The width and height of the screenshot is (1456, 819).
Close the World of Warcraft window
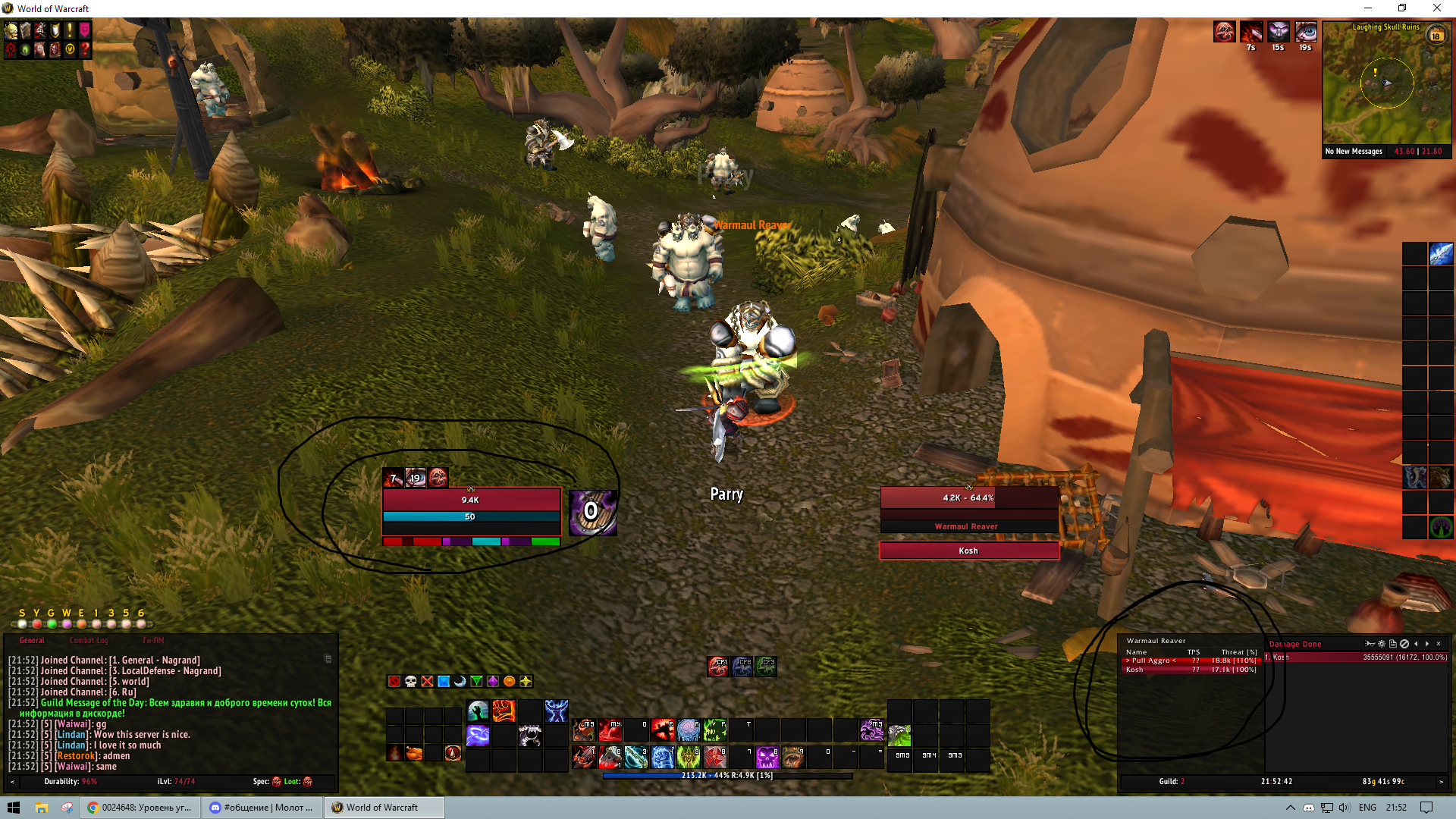(x=1436, y=8)
